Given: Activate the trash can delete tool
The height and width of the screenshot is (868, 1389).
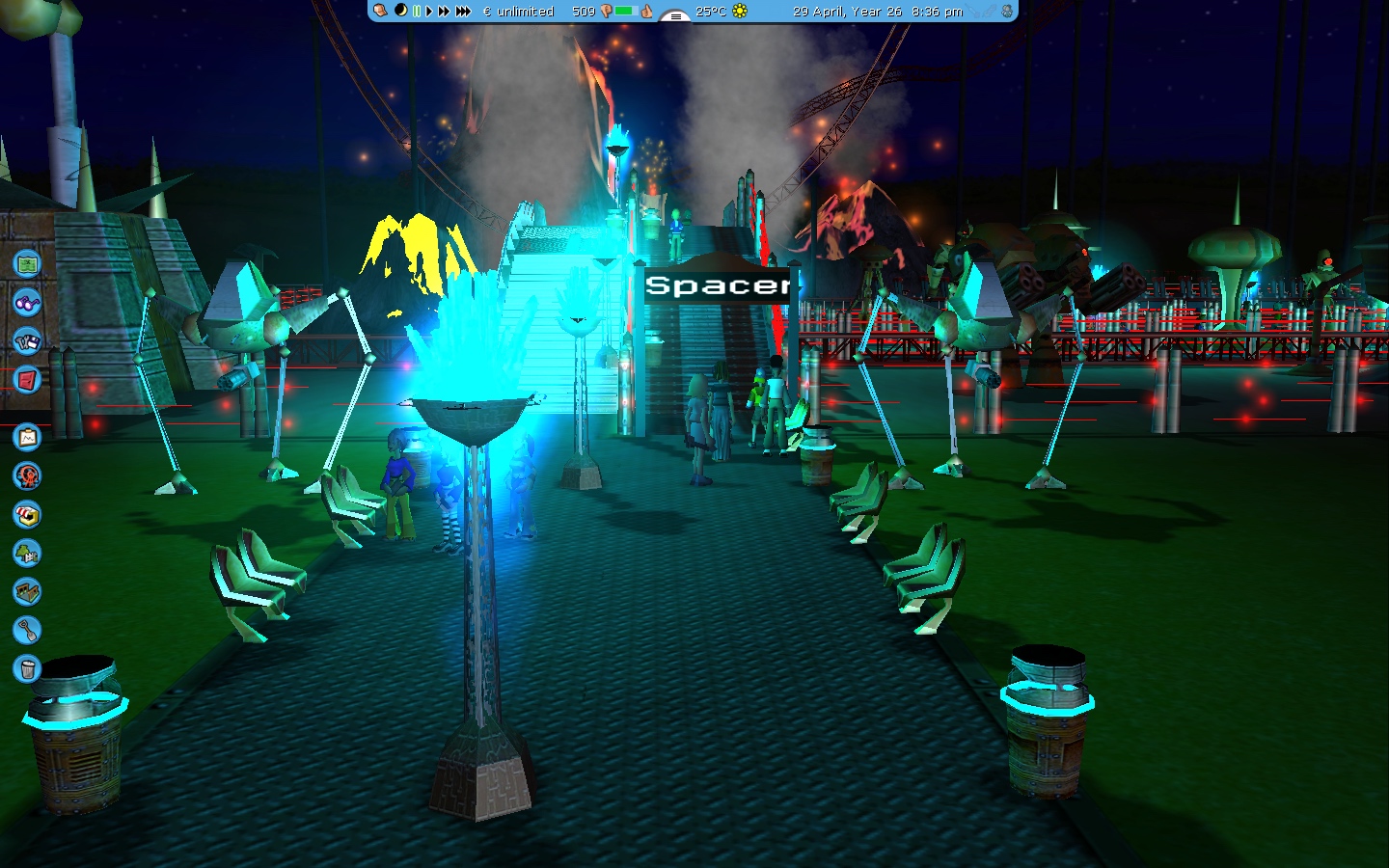Looking at the screenshot, I should (x=27, y=668).
